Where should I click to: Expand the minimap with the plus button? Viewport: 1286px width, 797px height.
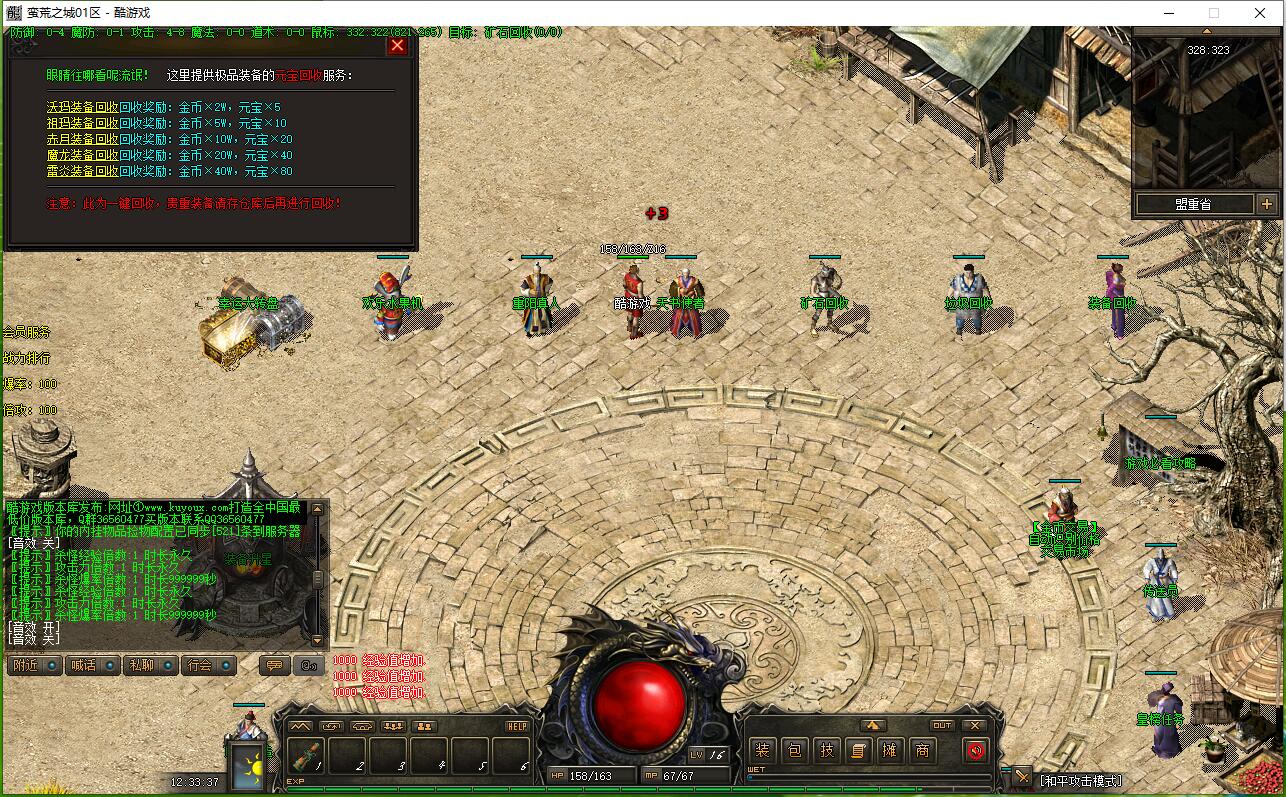pos(1266,204)
